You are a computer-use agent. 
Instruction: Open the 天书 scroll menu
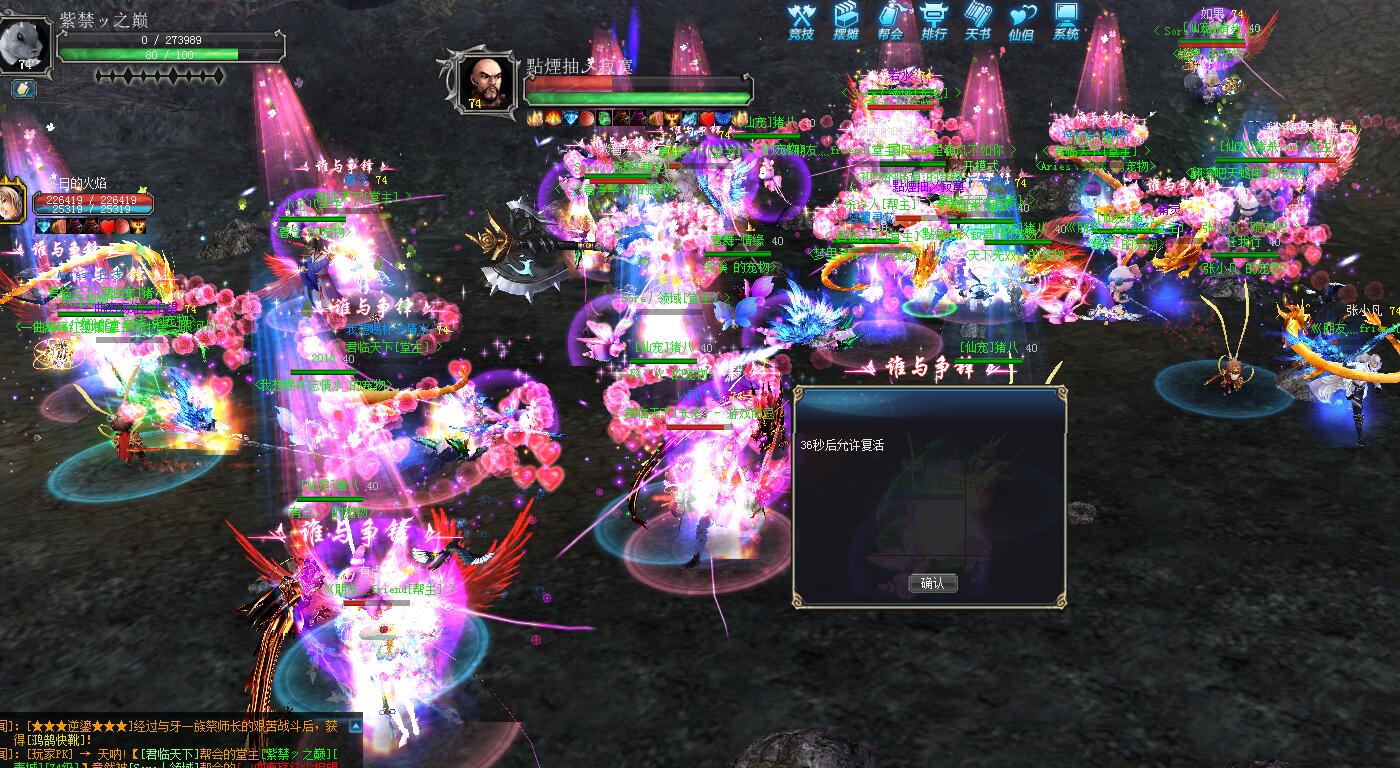tap(978, 21)
